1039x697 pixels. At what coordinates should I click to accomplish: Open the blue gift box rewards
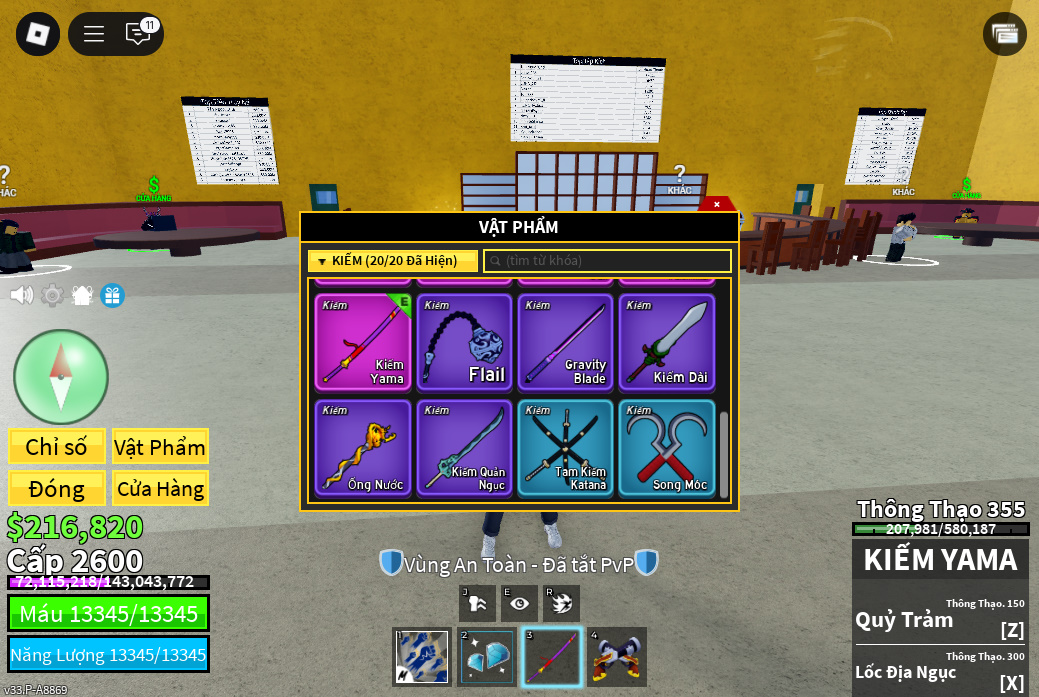(x=112, y=295)
